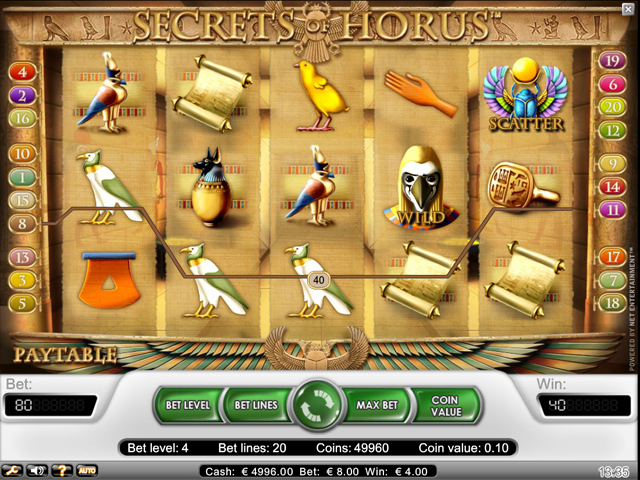This screenshot has width=640, height=480.
Task: Enable Auto play
Action: (87, 469)
